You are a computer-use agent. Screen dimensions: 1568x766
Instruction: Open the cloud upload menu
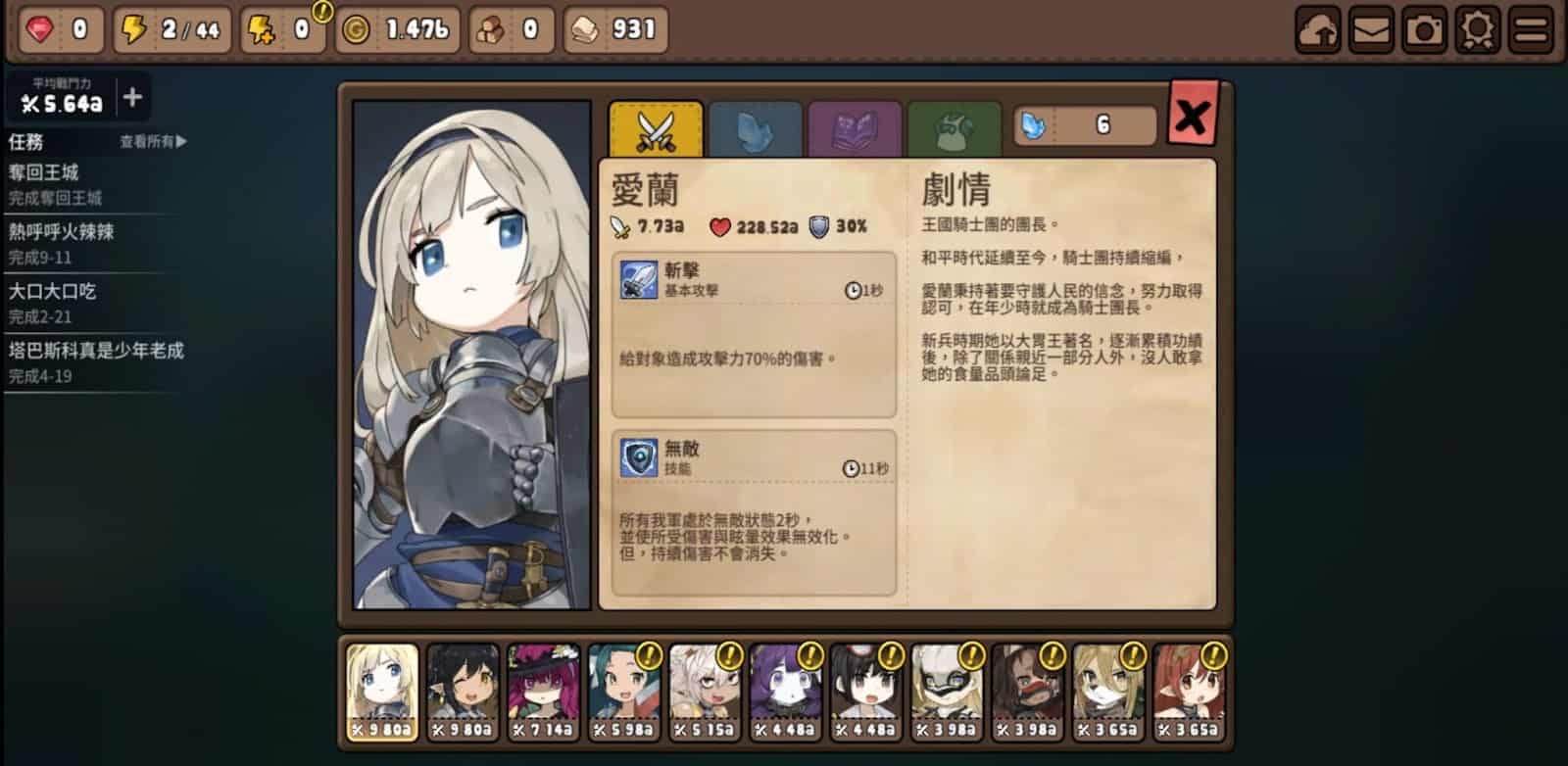point(1318,30)
